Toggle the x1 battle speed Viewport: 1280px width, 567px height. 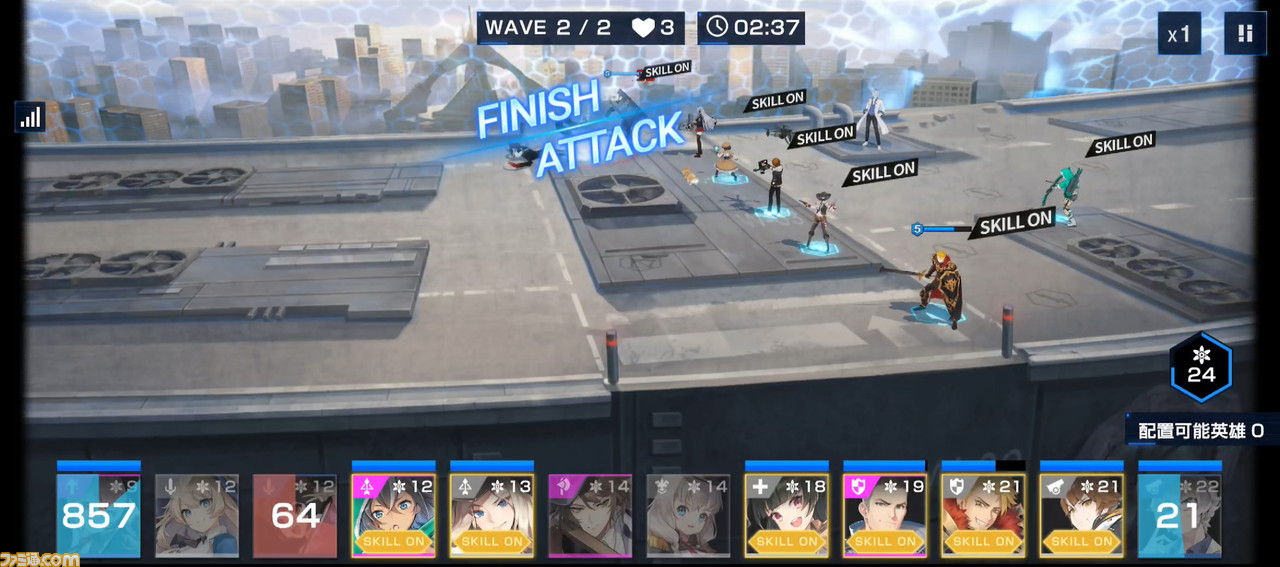[1179, 34]
